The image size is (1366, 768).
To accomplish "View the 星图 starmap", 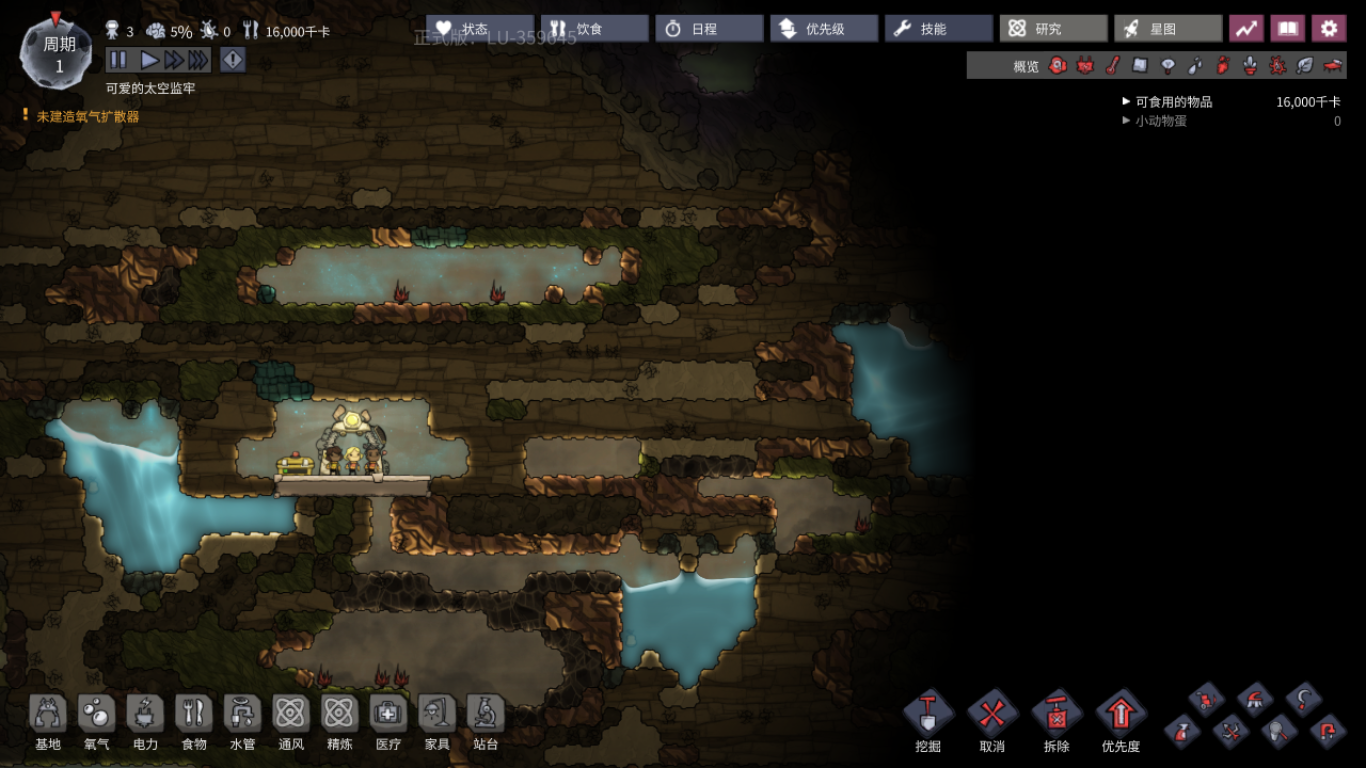I will click(1166, 29).
